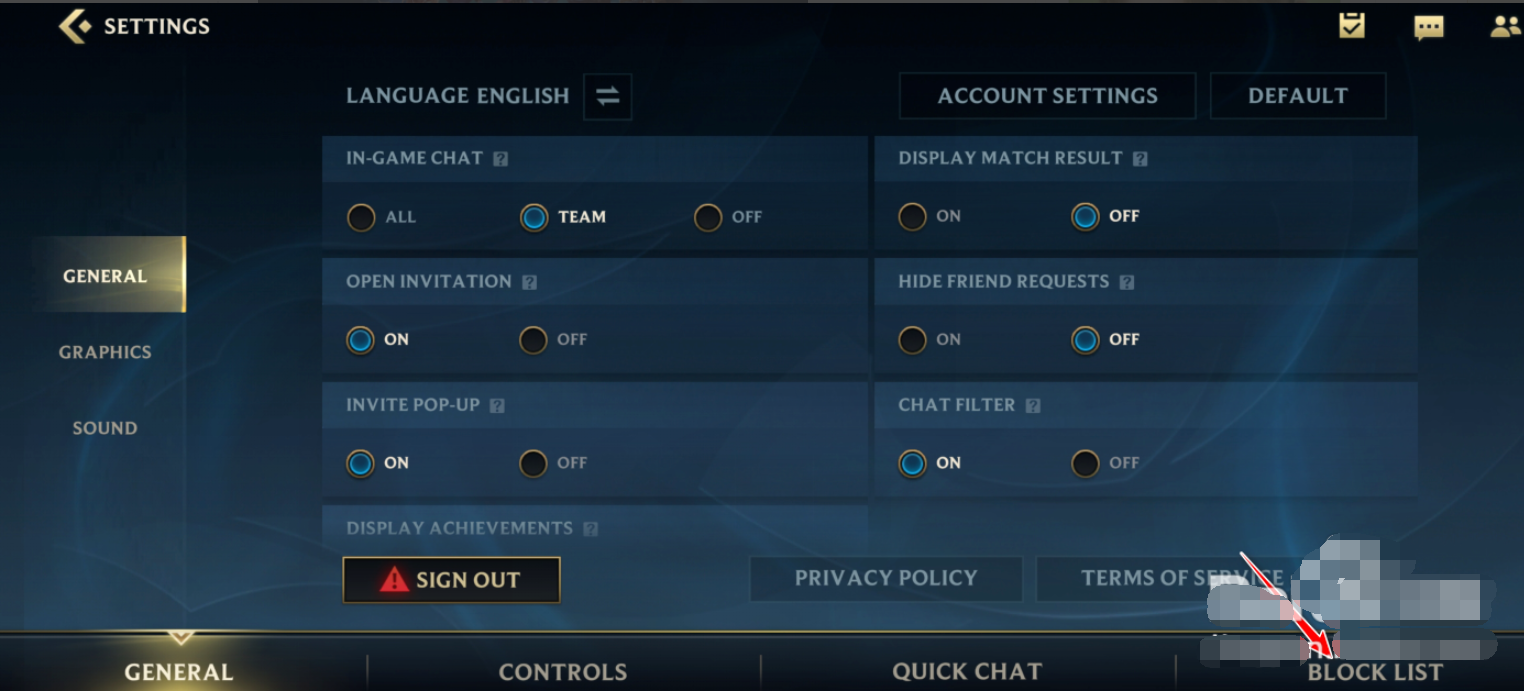Image resolution: width=1524 pixels, height=691 pixels.
Task: Set Open Invitation to Off
Action: pyautogui.click(x=533, y=340)
